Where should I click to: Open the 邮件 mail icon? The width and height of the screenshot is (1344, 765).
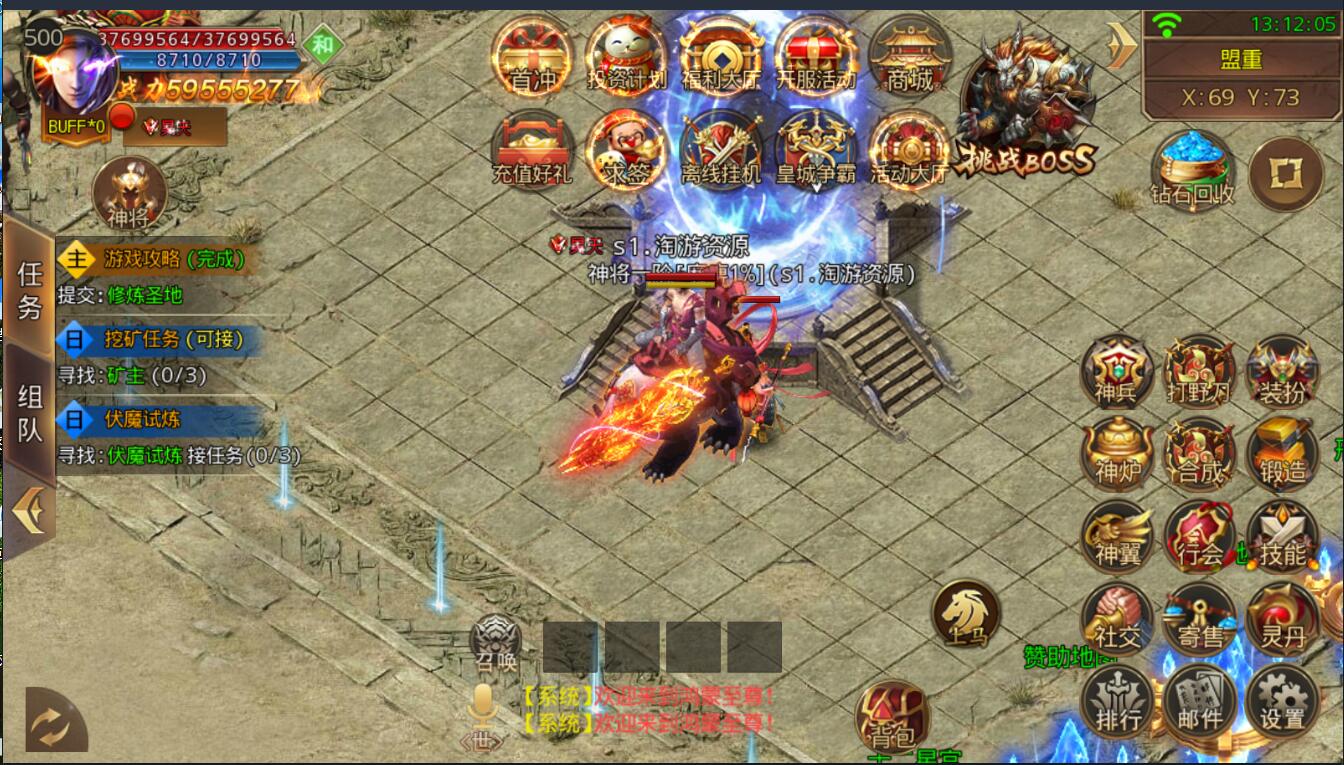(1200, 700)
